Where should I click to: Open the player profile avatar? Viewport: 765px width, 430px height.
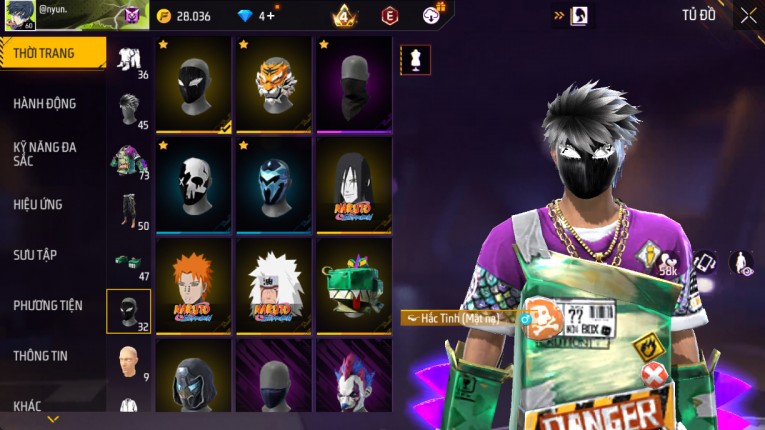19,15
